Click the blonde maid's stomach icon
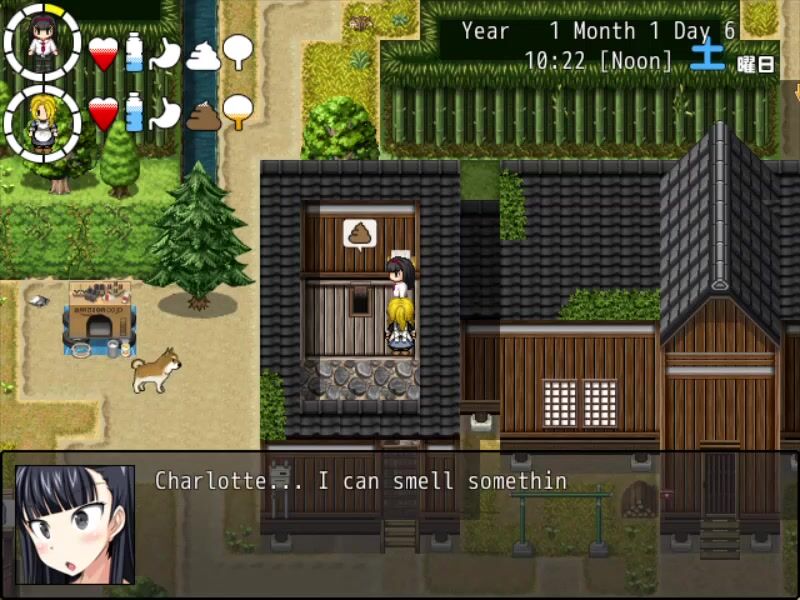The height and width of the screenshot is (600, 800). (165, 114)
